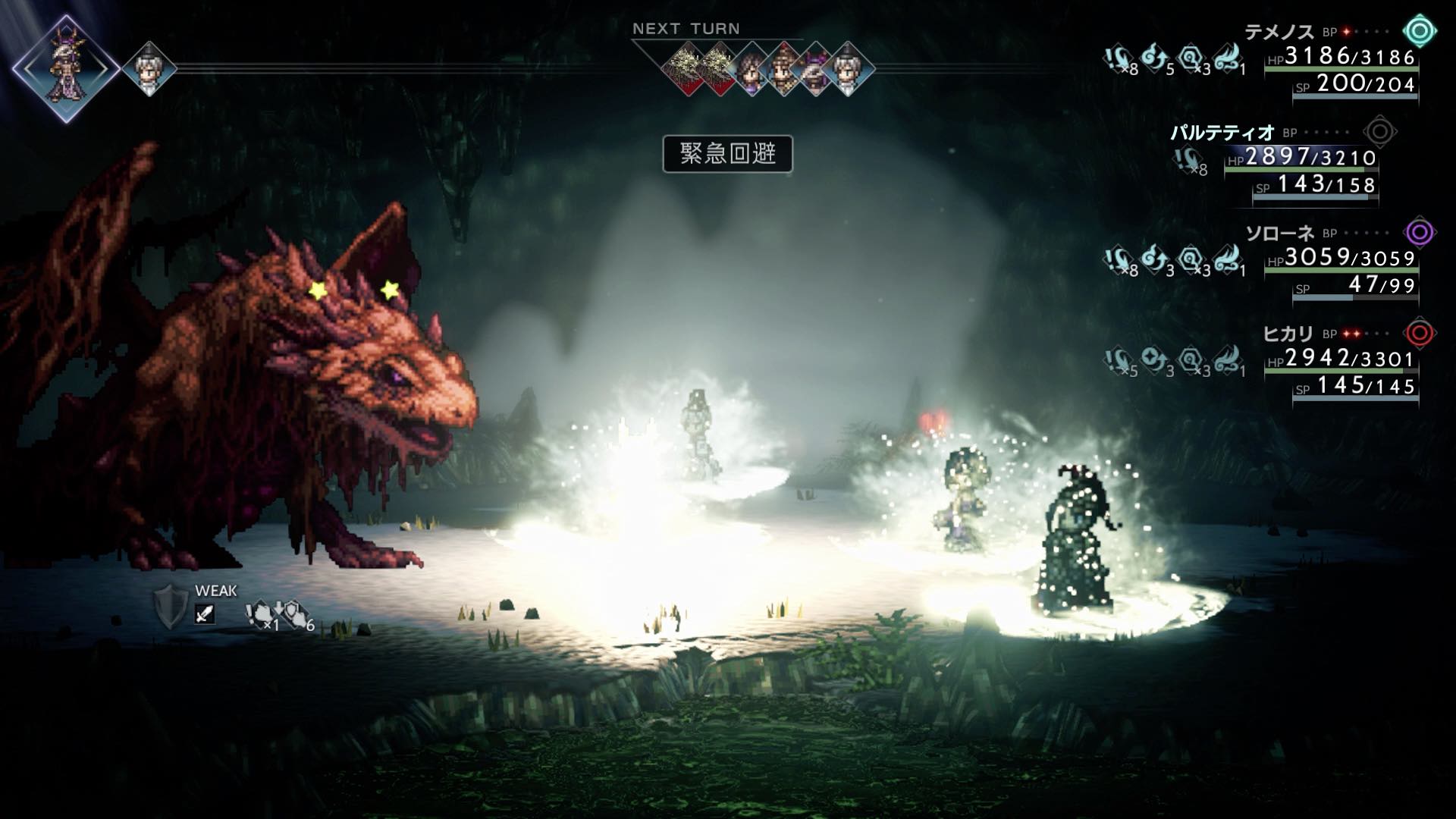Screen dimensions: 1456x819
Task: Trigger the red latent power icon for ヒカリ
Action: point(1420,333)
